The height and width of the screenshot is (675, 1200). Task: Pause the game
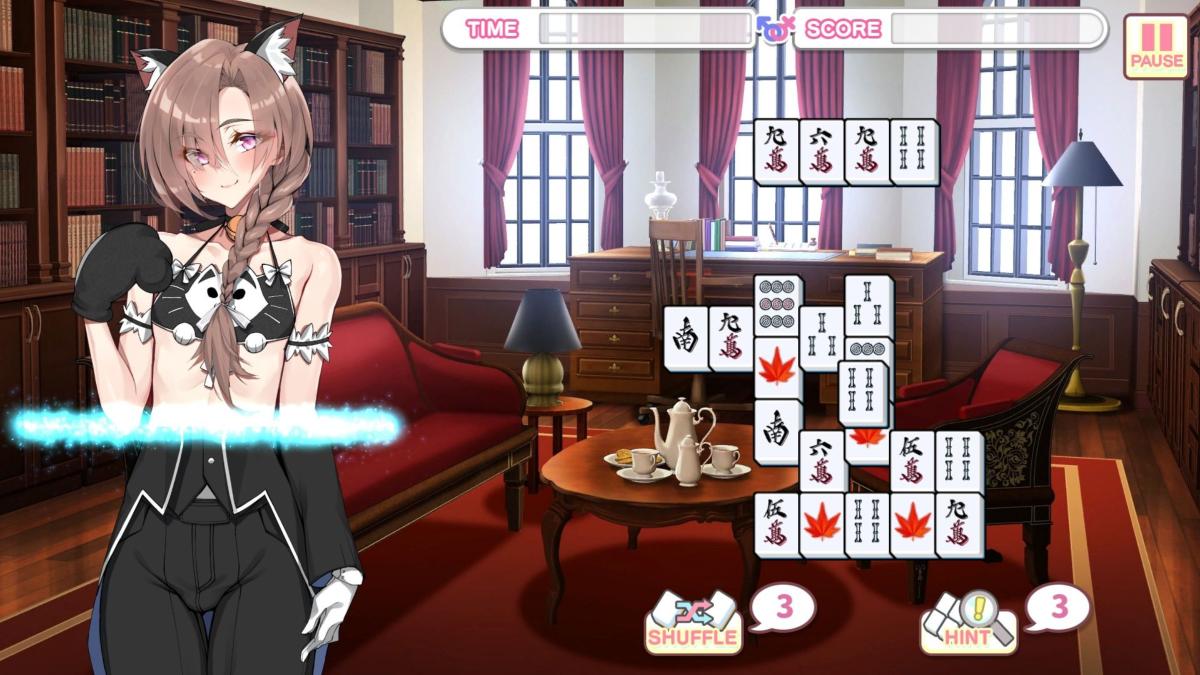point(1156,46)
